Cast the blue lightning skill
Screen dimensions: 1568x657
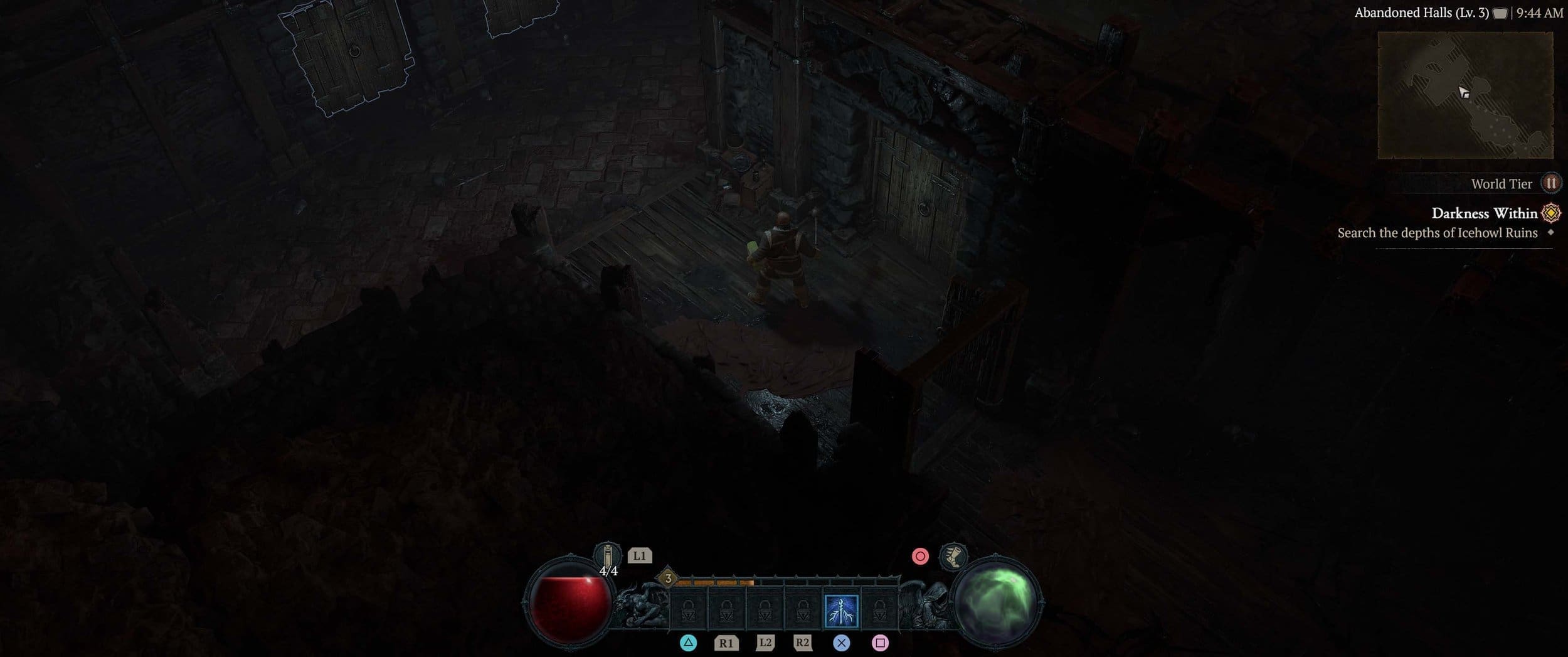tap(841, 611)
